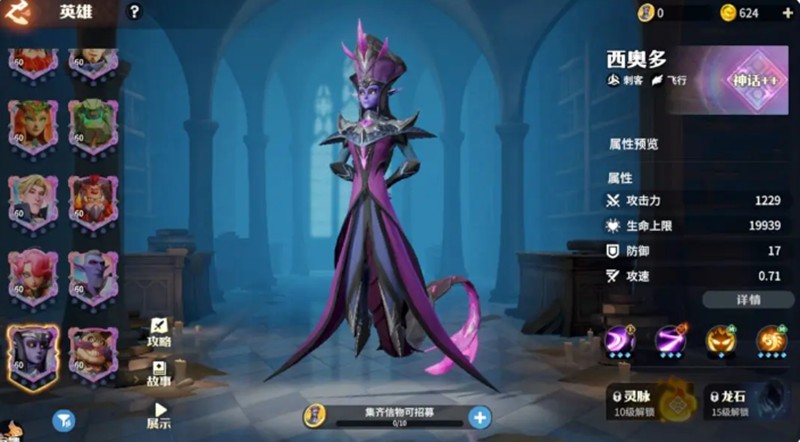Choose the blonde hero portrait
The width and height of the screenshot is (800, 442).
coord(33,200)
